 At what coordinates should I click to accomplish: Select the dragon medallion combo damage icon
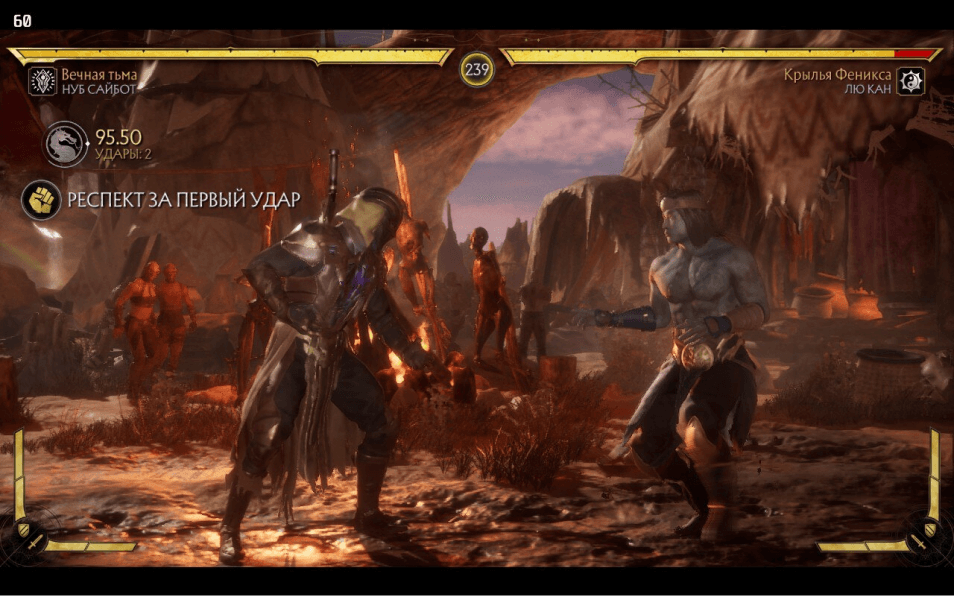(x=65, y=145)
